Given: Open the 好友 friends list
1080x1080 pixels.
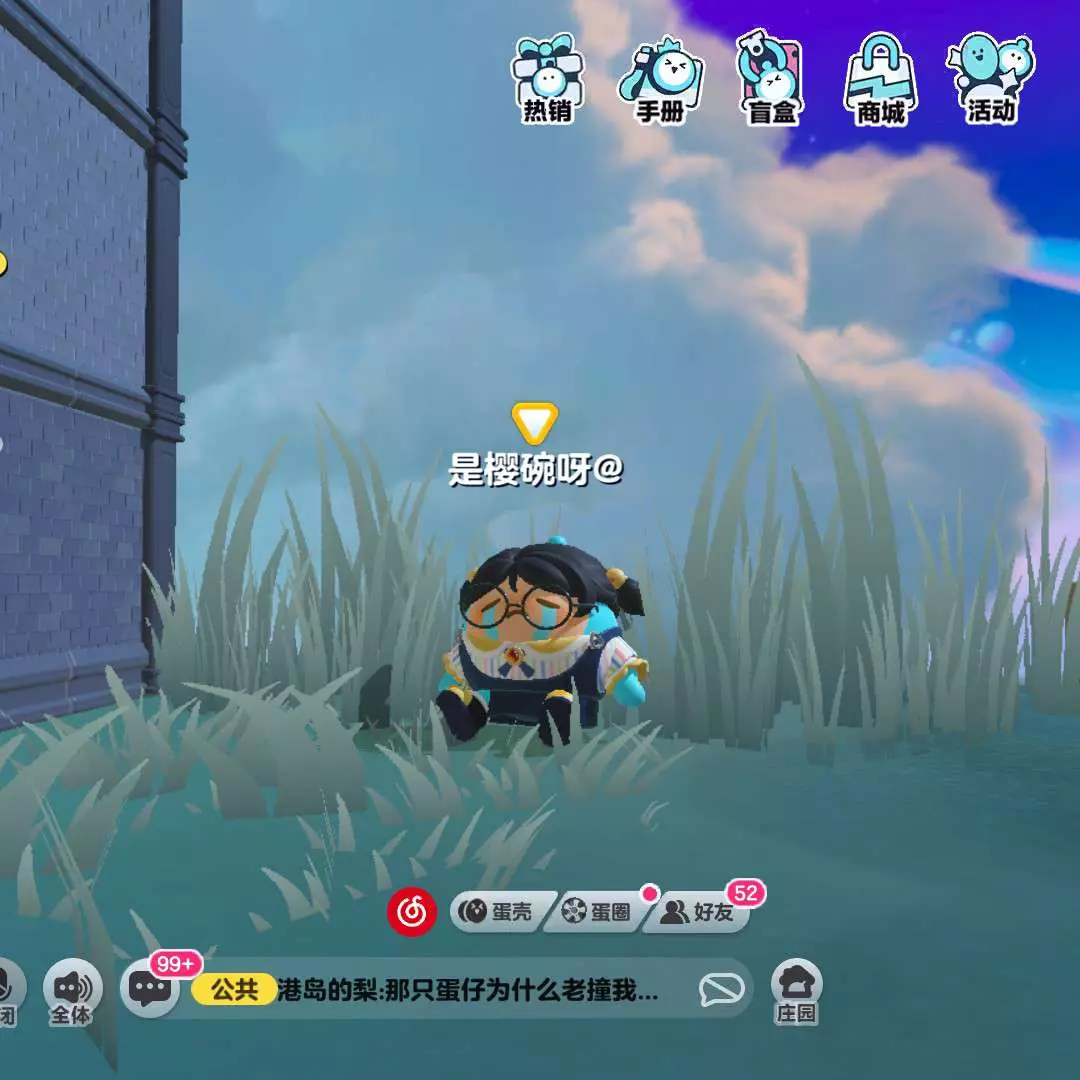Looking at the screenshot, I should [x=700, y=912].
